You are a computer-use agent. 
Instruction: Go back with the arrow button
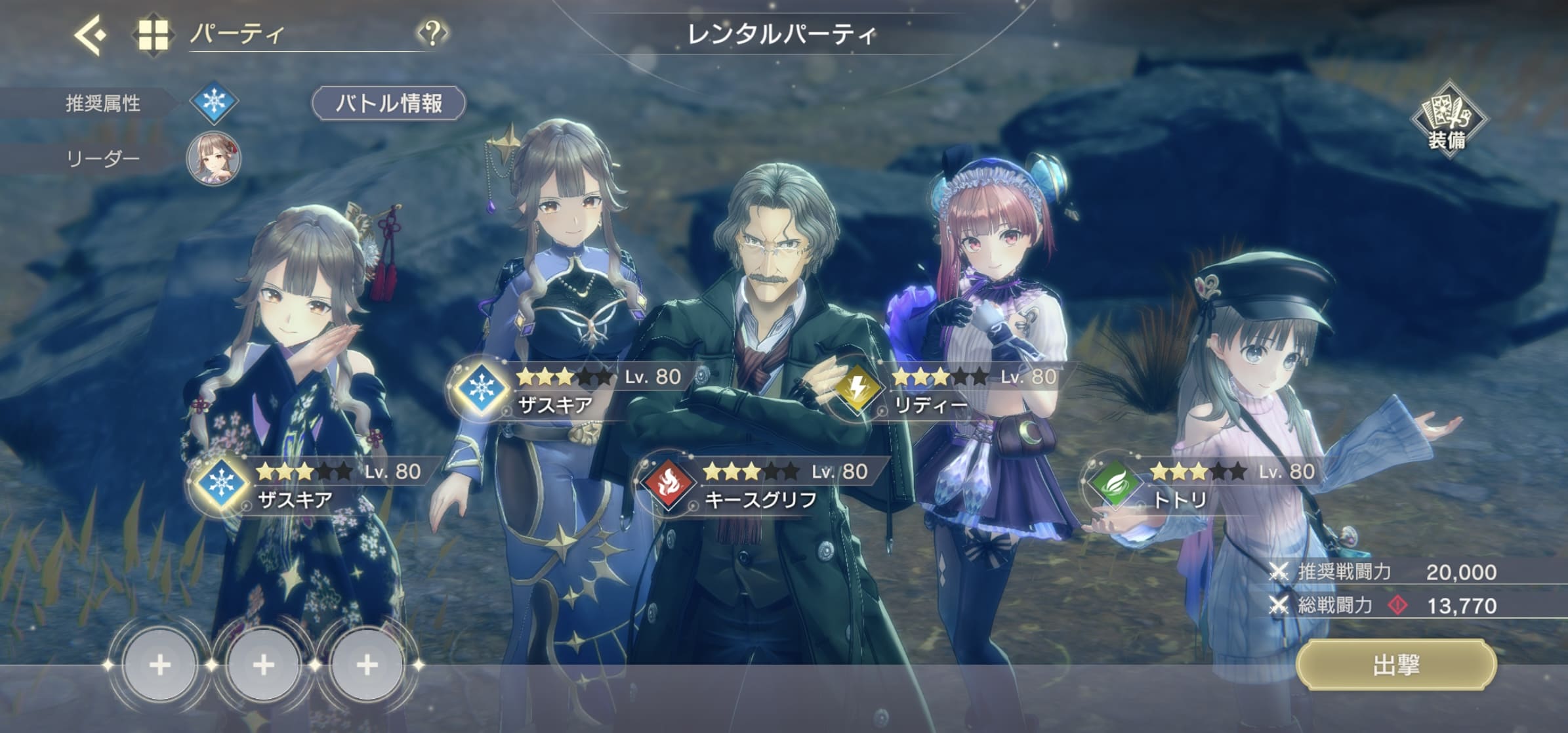91,33
